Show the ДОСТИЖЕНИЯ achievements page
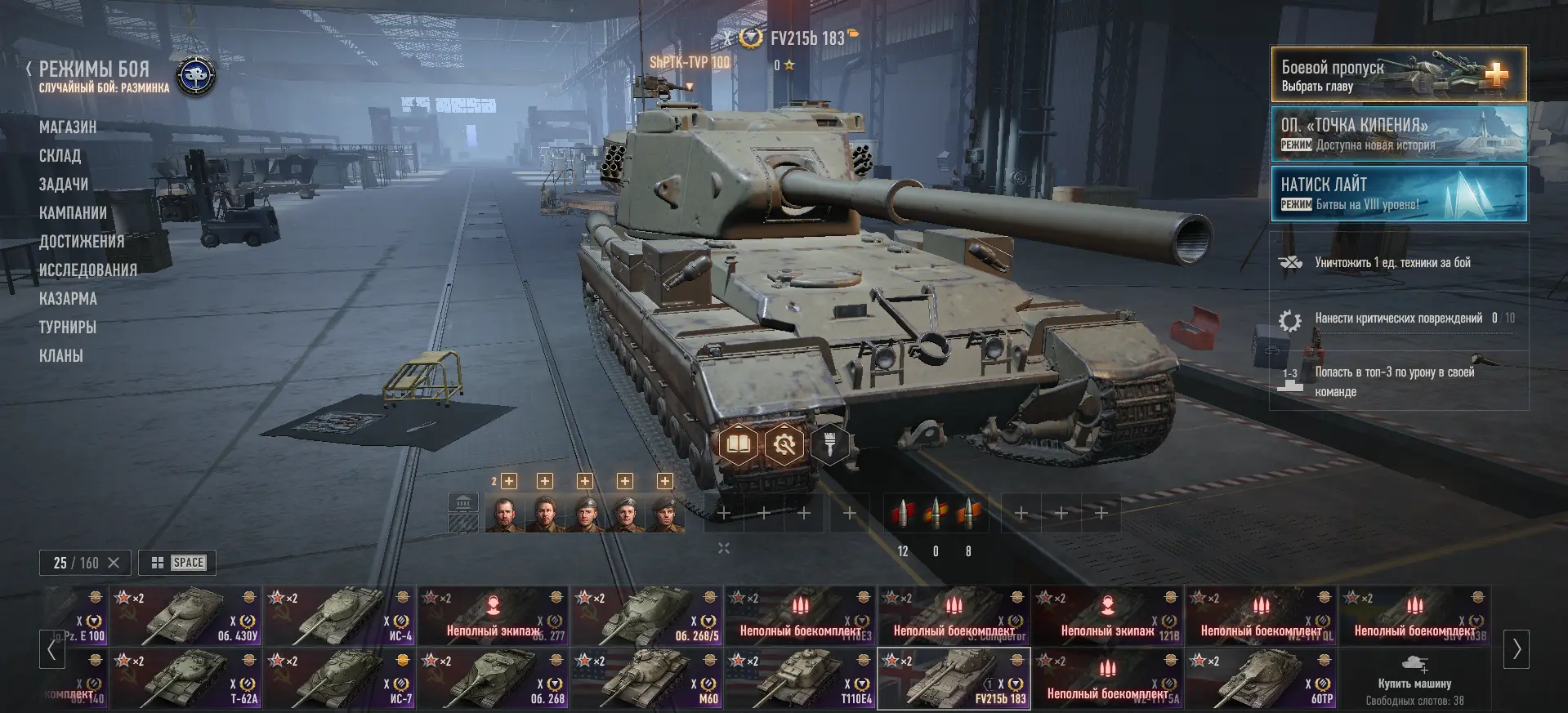Screen dimensions: 1568x713 82,242
